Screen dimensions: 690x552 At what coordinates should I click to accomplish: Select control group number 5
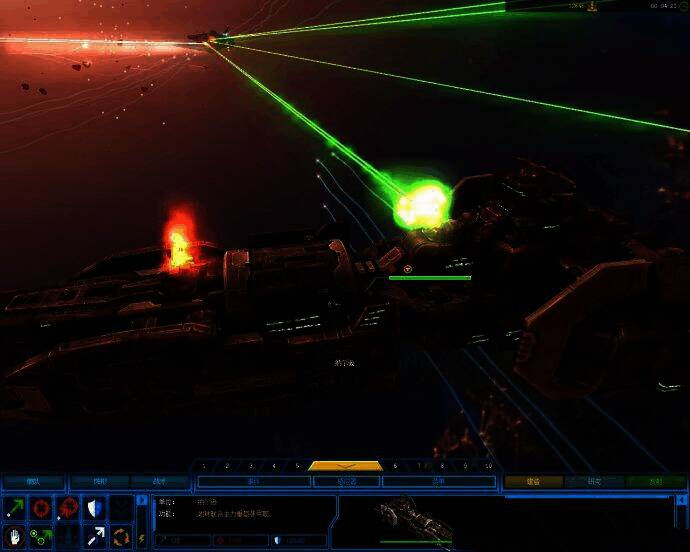tap(297, 466)
